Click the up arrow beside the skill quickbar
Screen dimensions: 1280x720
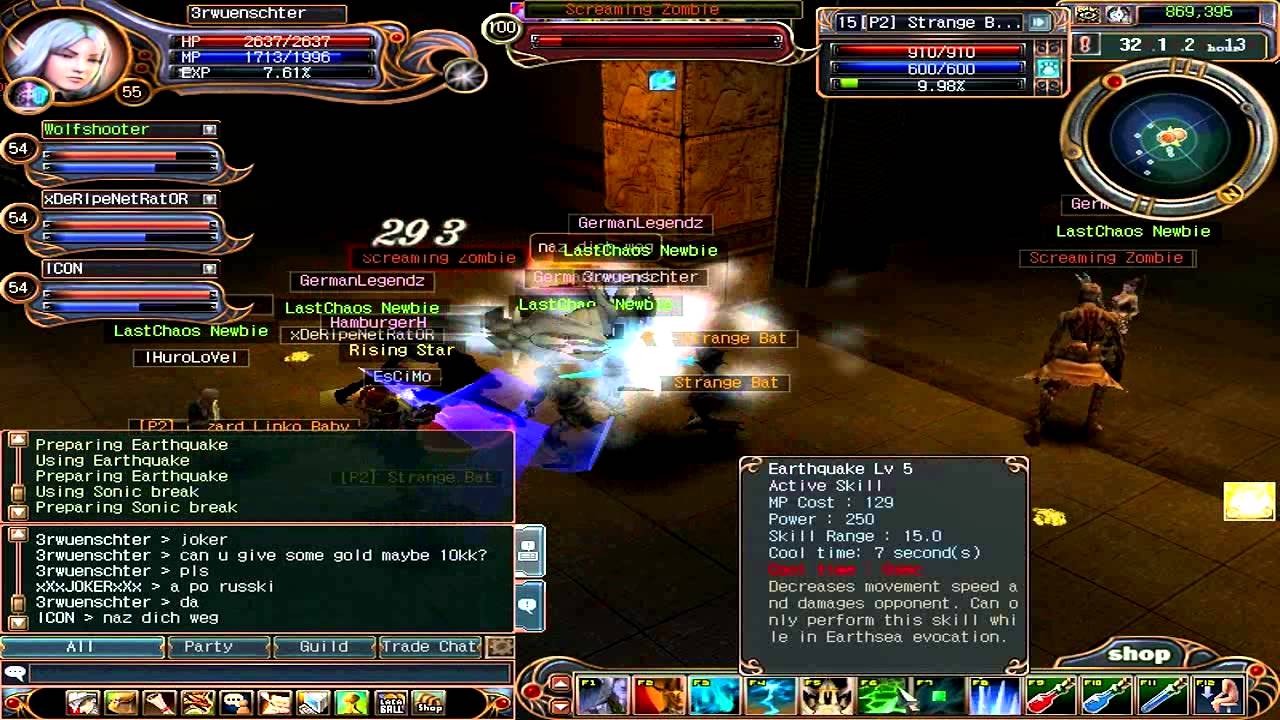tap(560, 684)
